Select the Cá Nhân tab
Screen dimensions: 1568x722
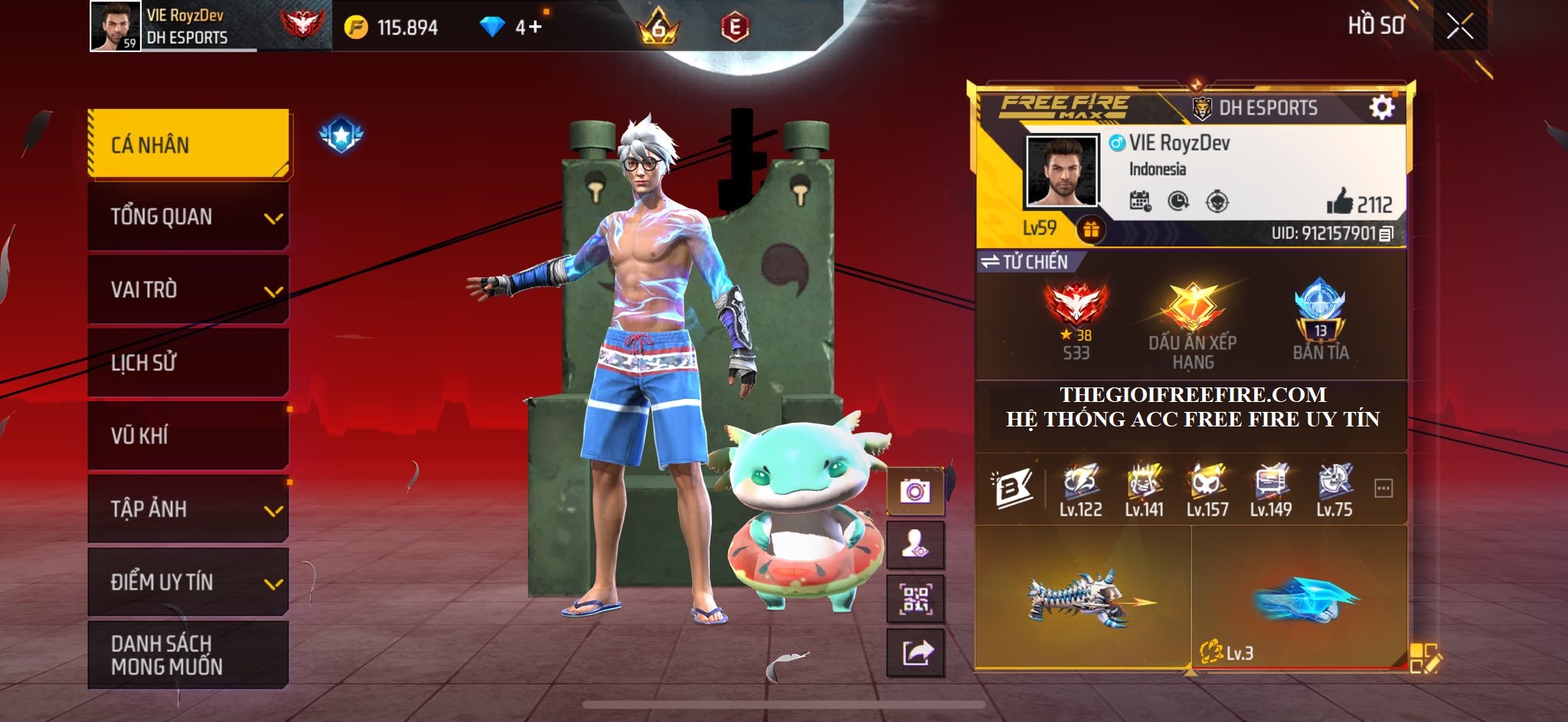click(x=189, y=145)
